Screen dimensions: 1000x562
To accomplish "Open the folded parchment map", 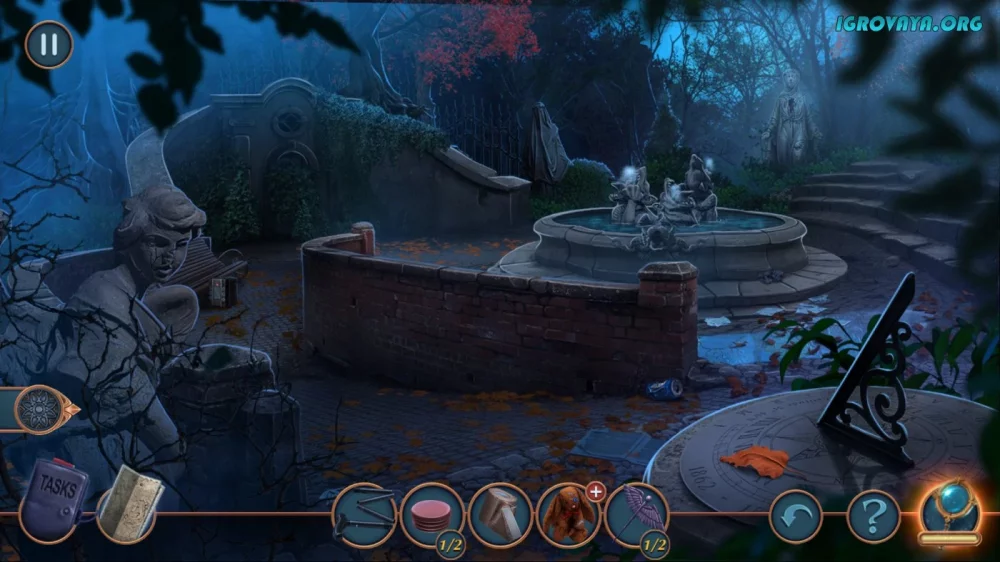I will (128, 503).
